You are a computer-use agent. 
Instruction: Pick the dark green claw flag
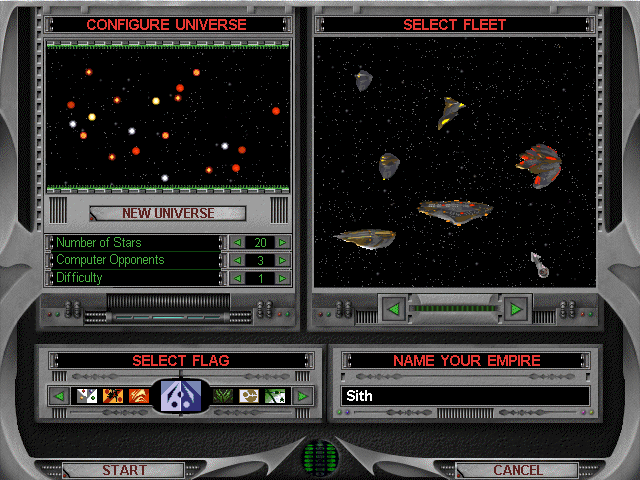pos(223,396)
